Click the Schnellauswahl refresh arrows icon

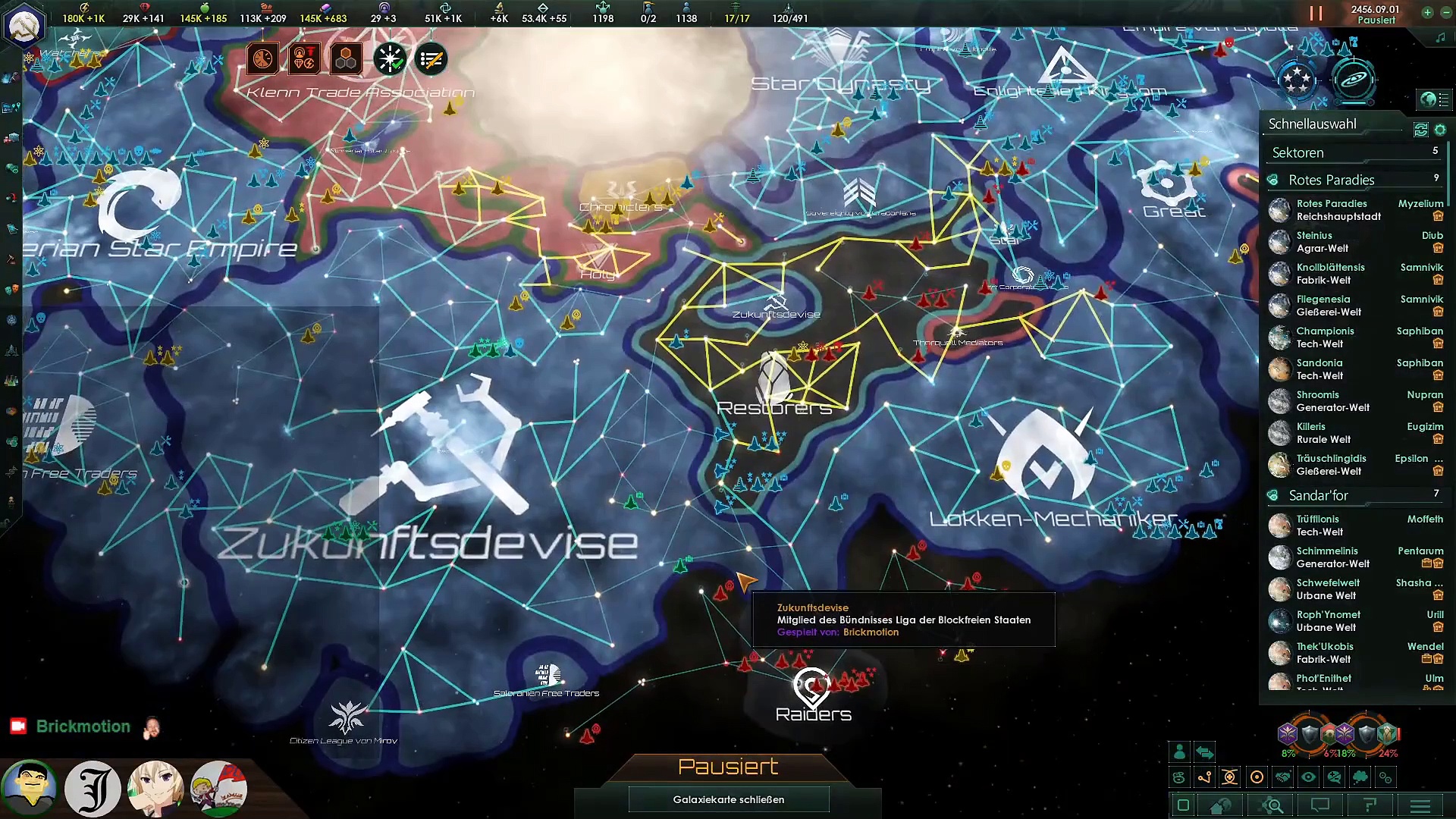pos(1421,130)
